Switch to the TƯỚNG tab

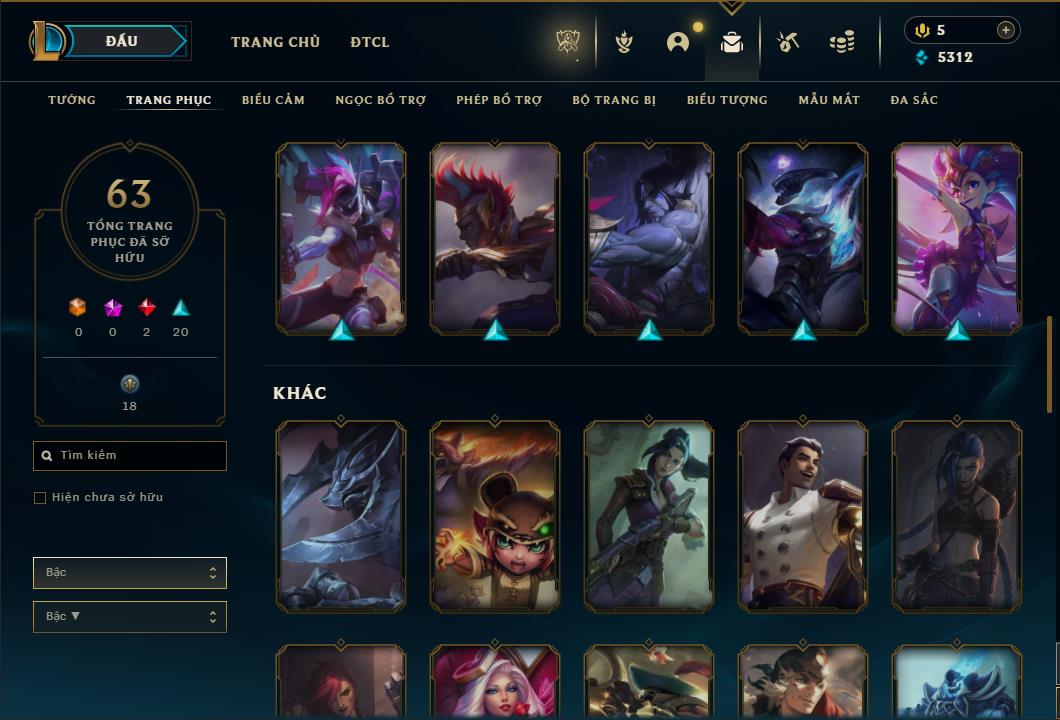72,100
